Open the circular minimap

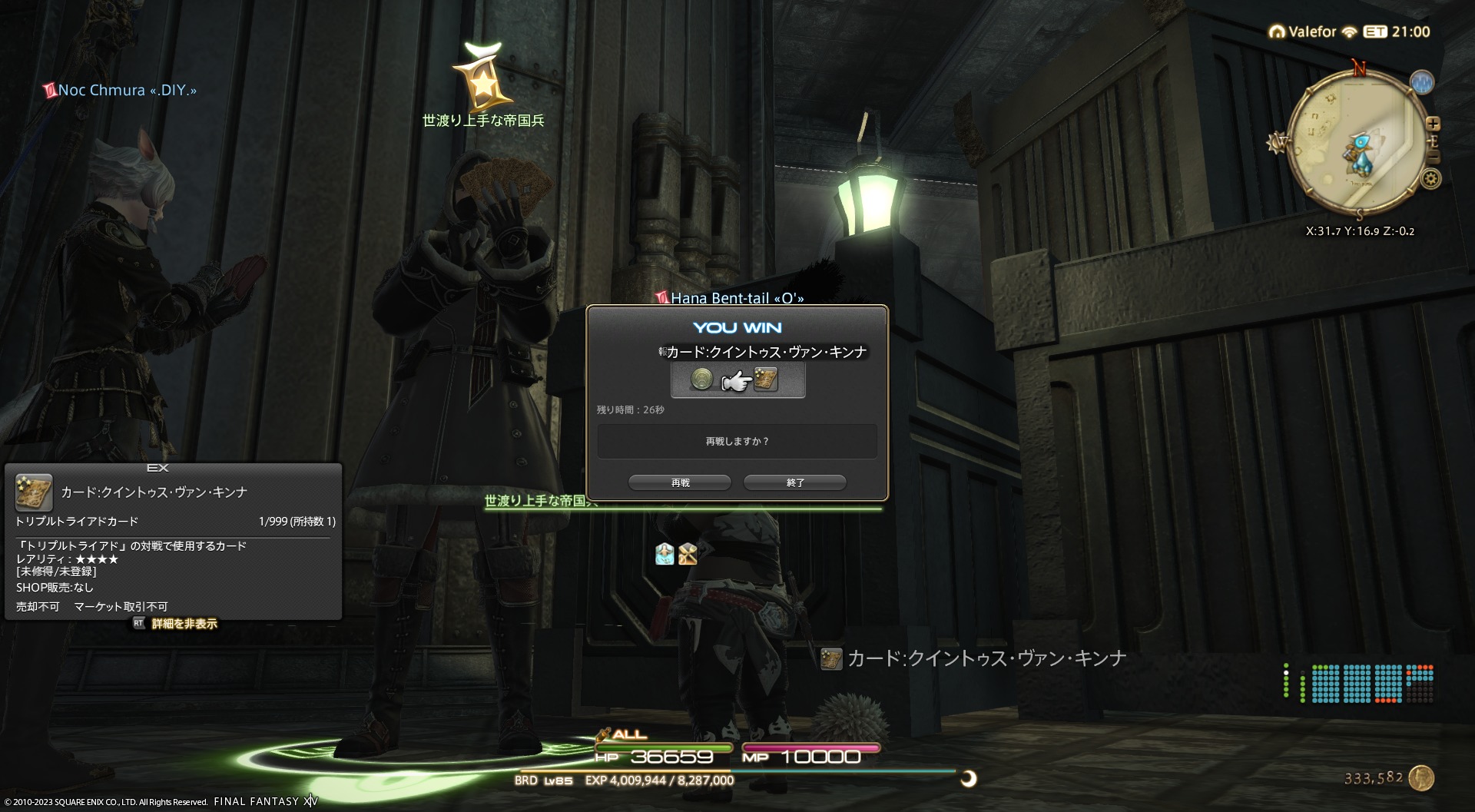[1354, 142]
